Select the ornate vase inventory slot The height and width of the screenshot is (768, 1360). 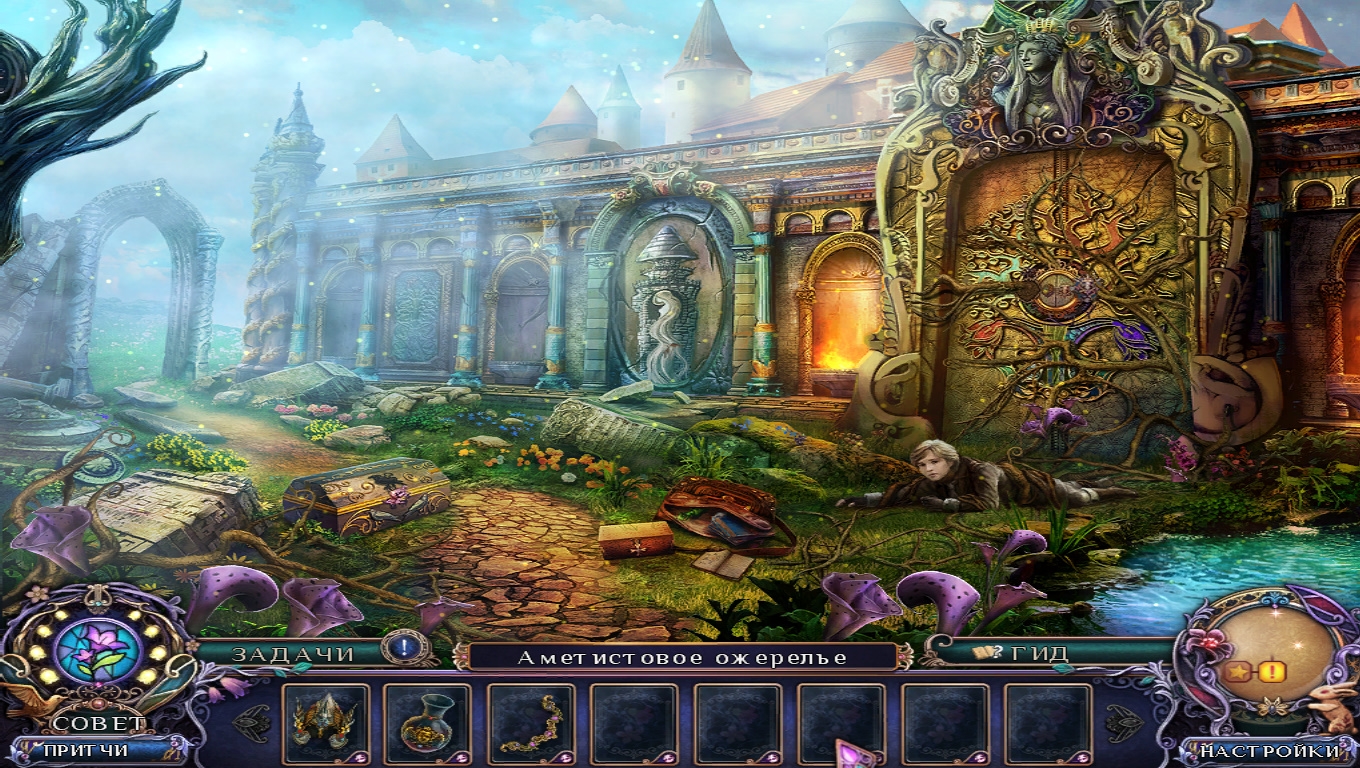click(x=427, y=723)
